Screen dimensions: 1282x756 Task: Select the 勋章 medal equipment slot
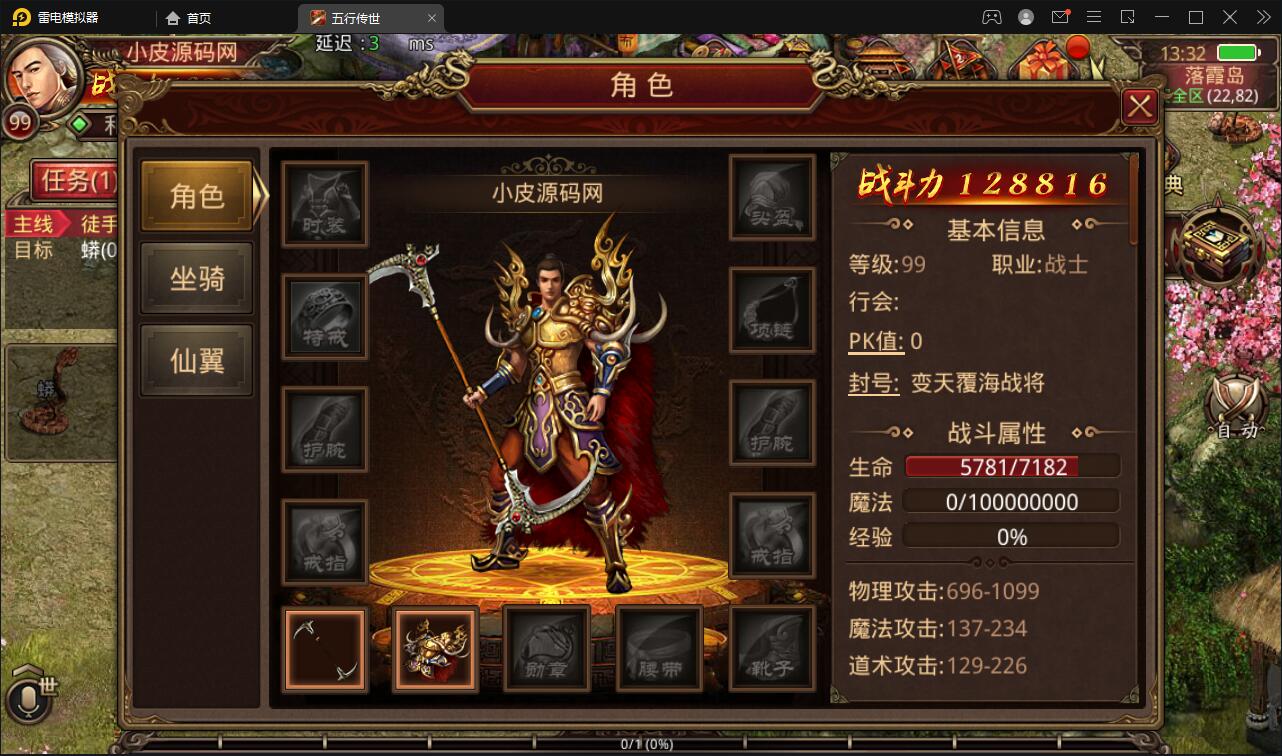click(546, 648)
